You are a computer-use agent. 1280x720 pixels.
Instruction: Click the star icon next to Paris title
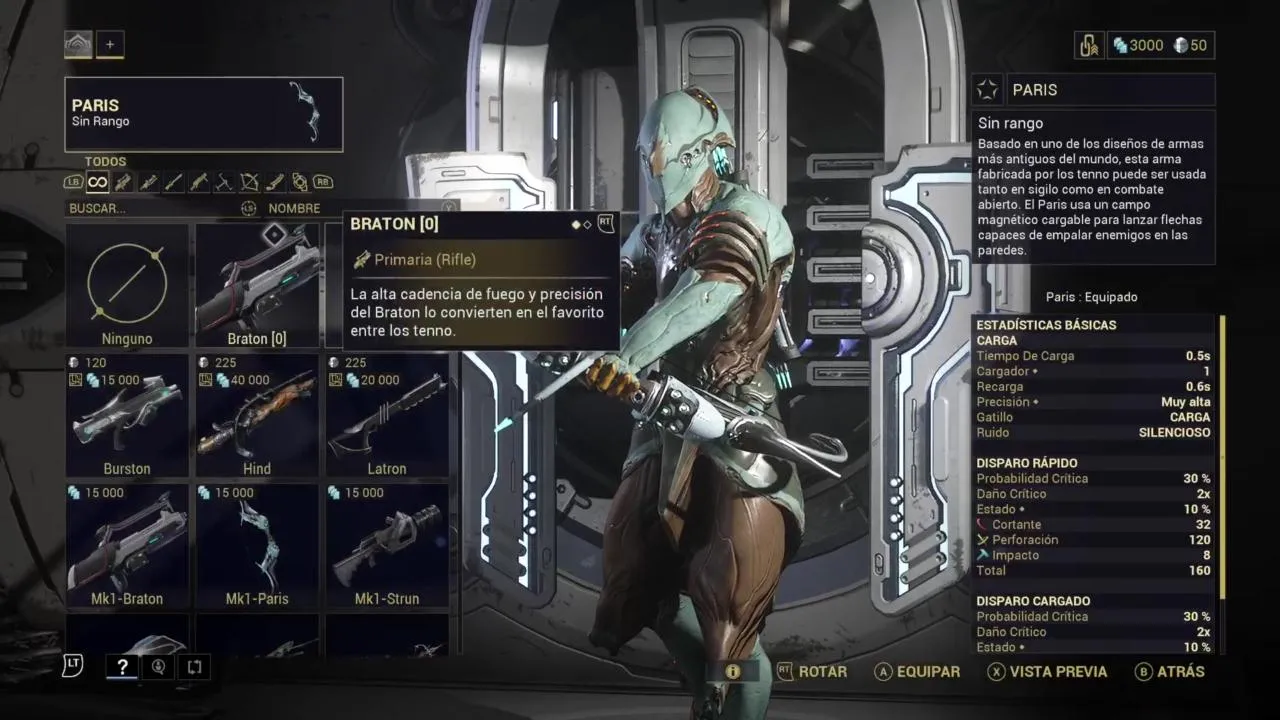[x=988, y=90]
